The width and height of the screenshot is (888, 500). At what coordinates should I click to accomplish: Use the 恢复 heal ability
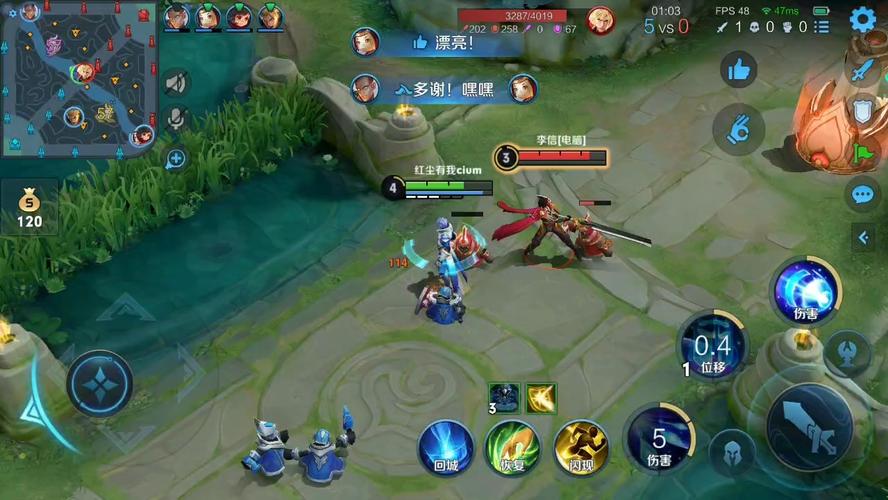point(513,447)
